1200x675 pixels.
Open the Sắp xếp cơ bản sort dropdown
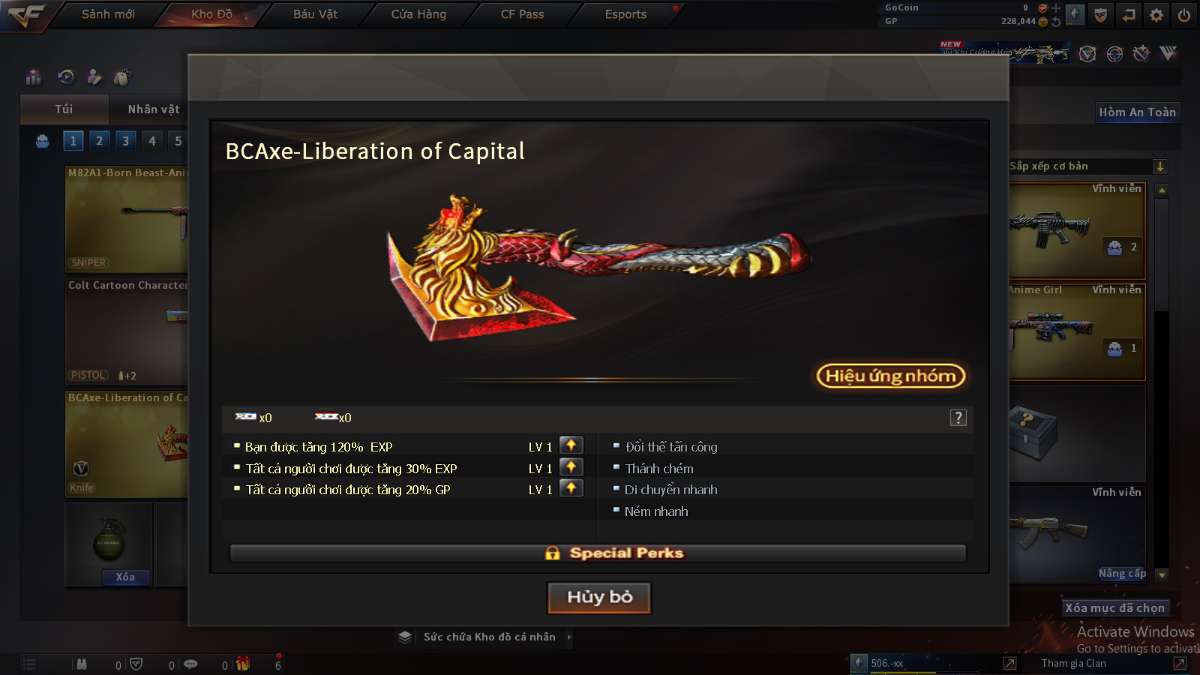1087,166
